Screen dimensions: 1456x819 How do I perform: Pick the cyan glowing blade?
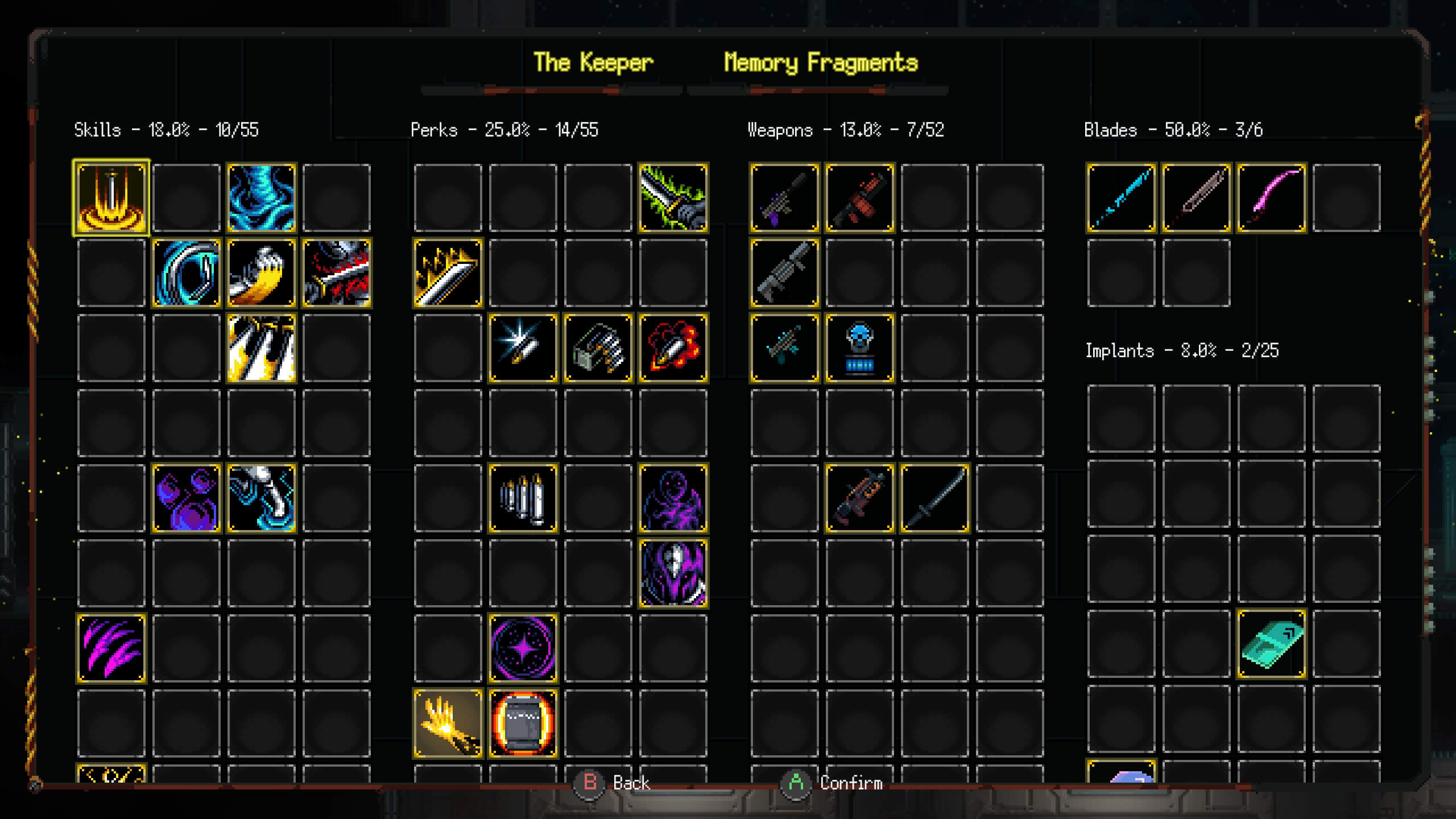(x=1122, y=198)
